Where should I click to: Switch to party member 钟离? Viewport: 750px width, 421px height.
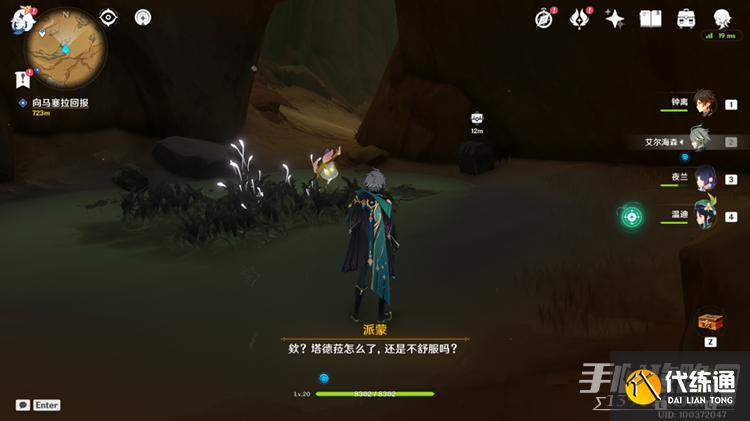point(704,103)
